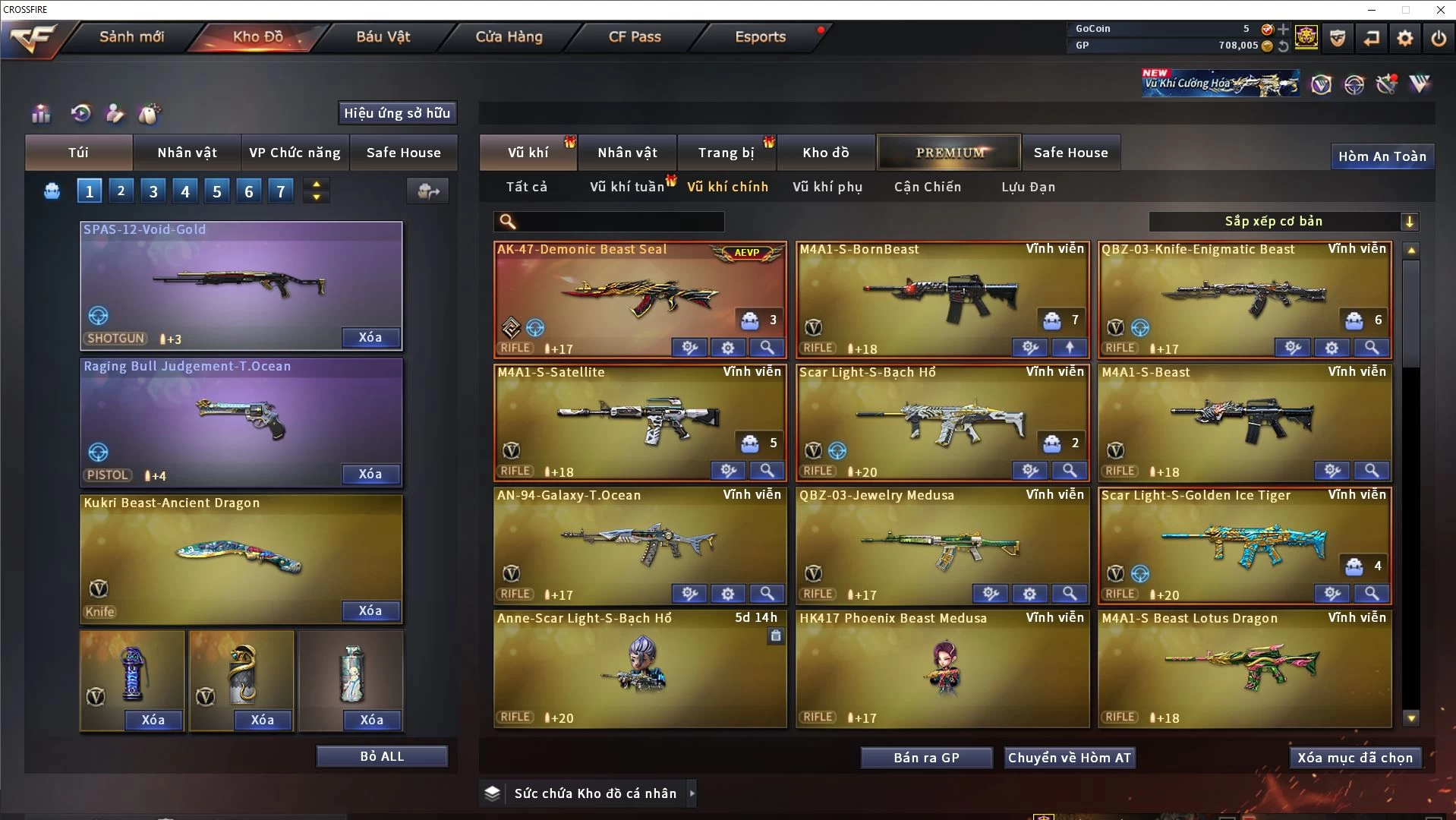Close the CROSSFIRE window
1456x820 pixels.
pyautogui.click(x=1440, y=10)
